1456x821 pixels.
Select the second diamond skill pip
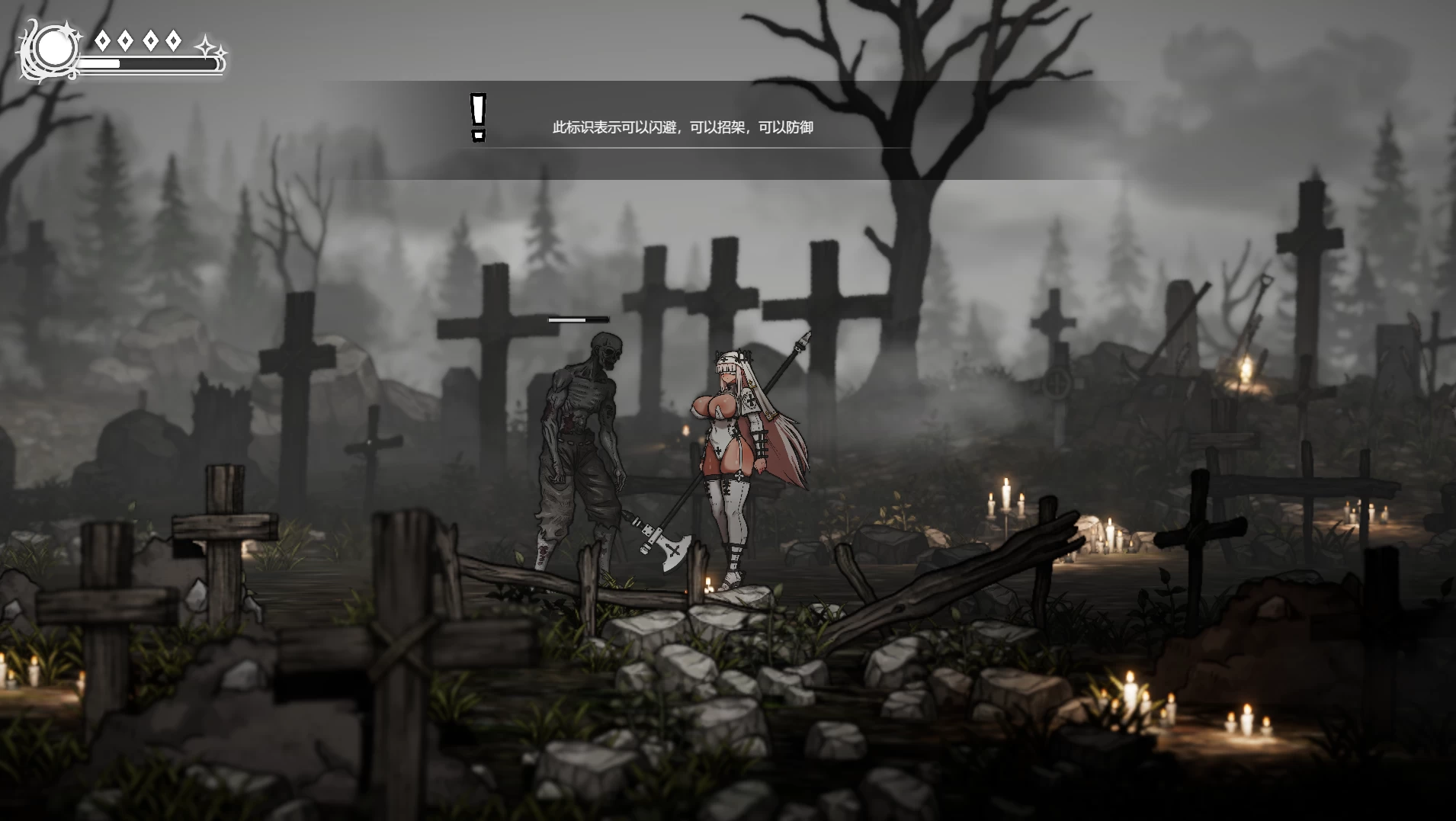pos(125,40)
